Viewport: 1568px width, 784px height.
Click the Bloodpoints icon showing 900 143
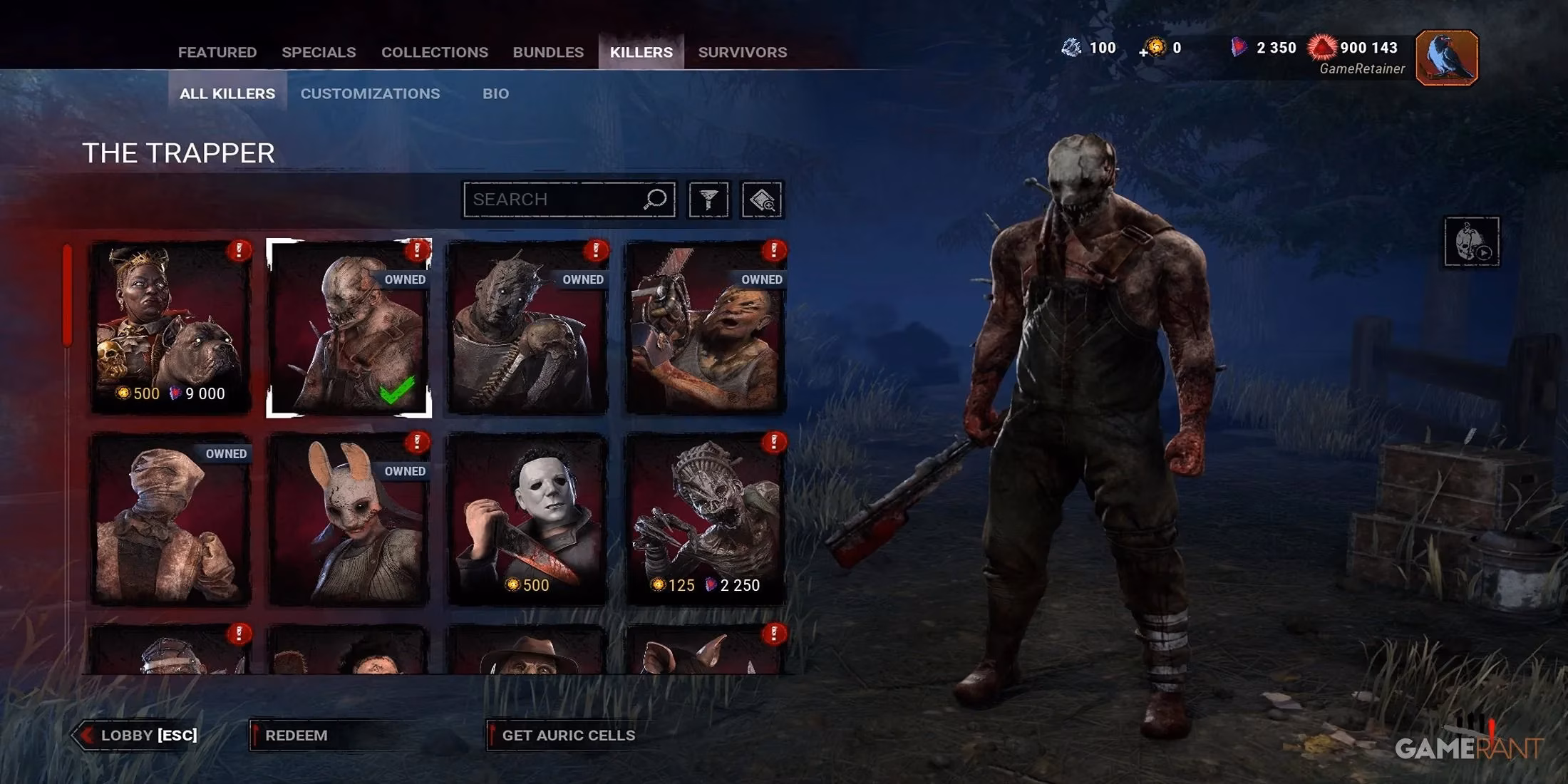click(x=1323, y=48)
